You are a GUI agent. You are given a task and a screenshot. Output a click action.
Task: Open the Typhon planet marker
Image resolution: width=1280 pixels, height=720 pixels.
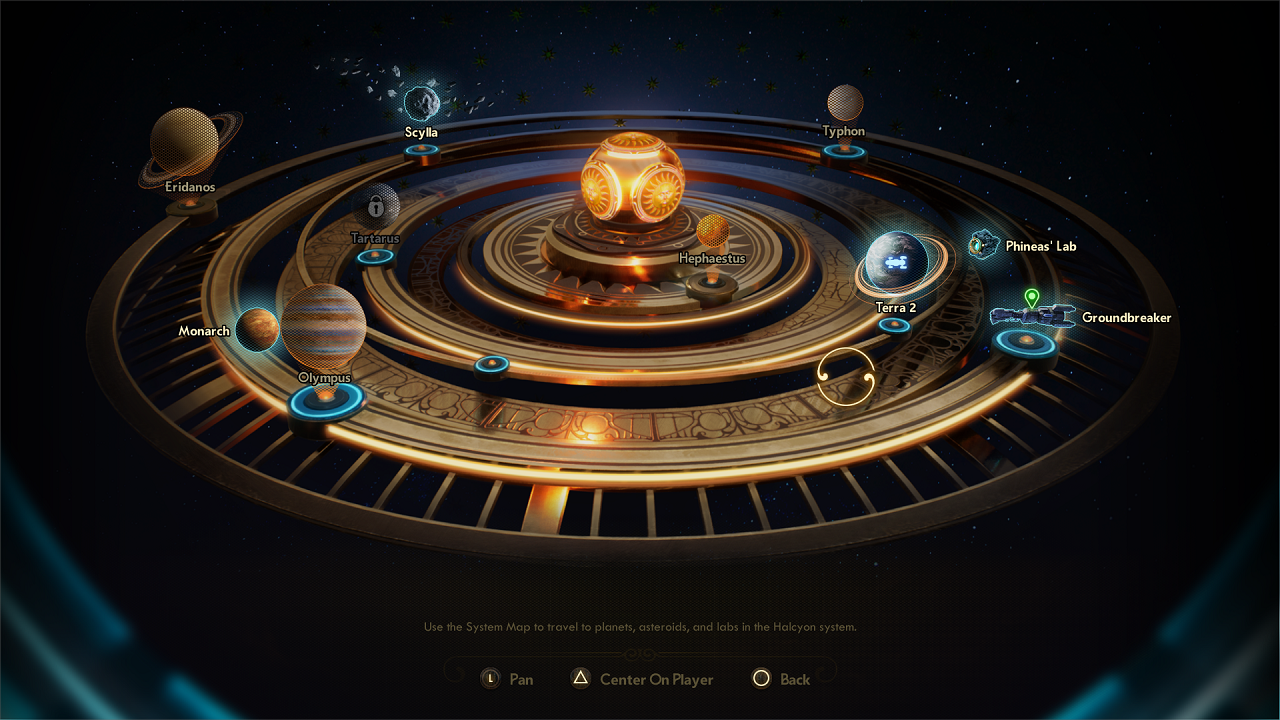pos(843,103)
